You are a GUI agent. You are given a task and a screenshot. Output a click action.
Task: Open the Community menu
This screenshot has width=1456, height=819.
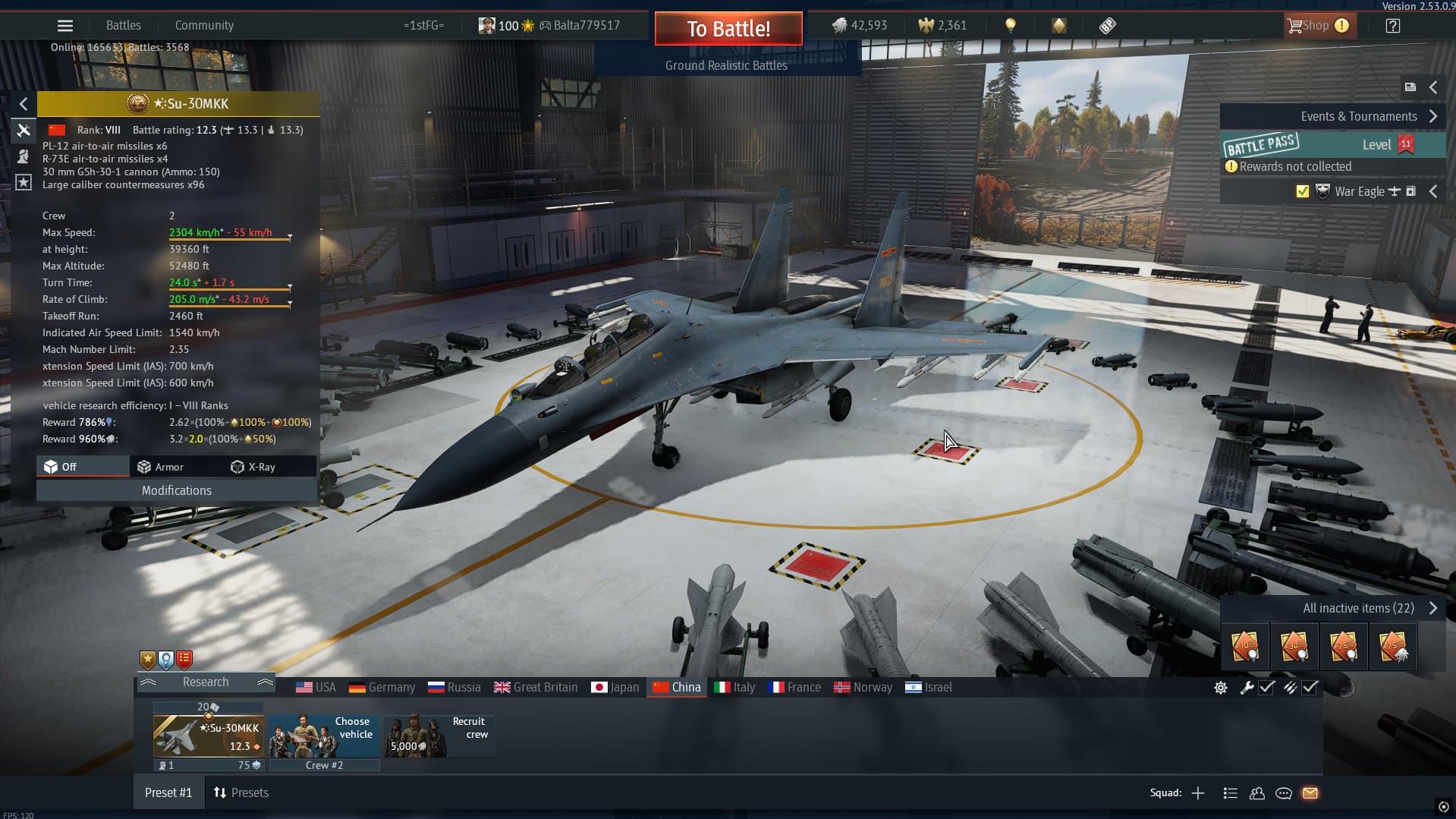point(204,26)
